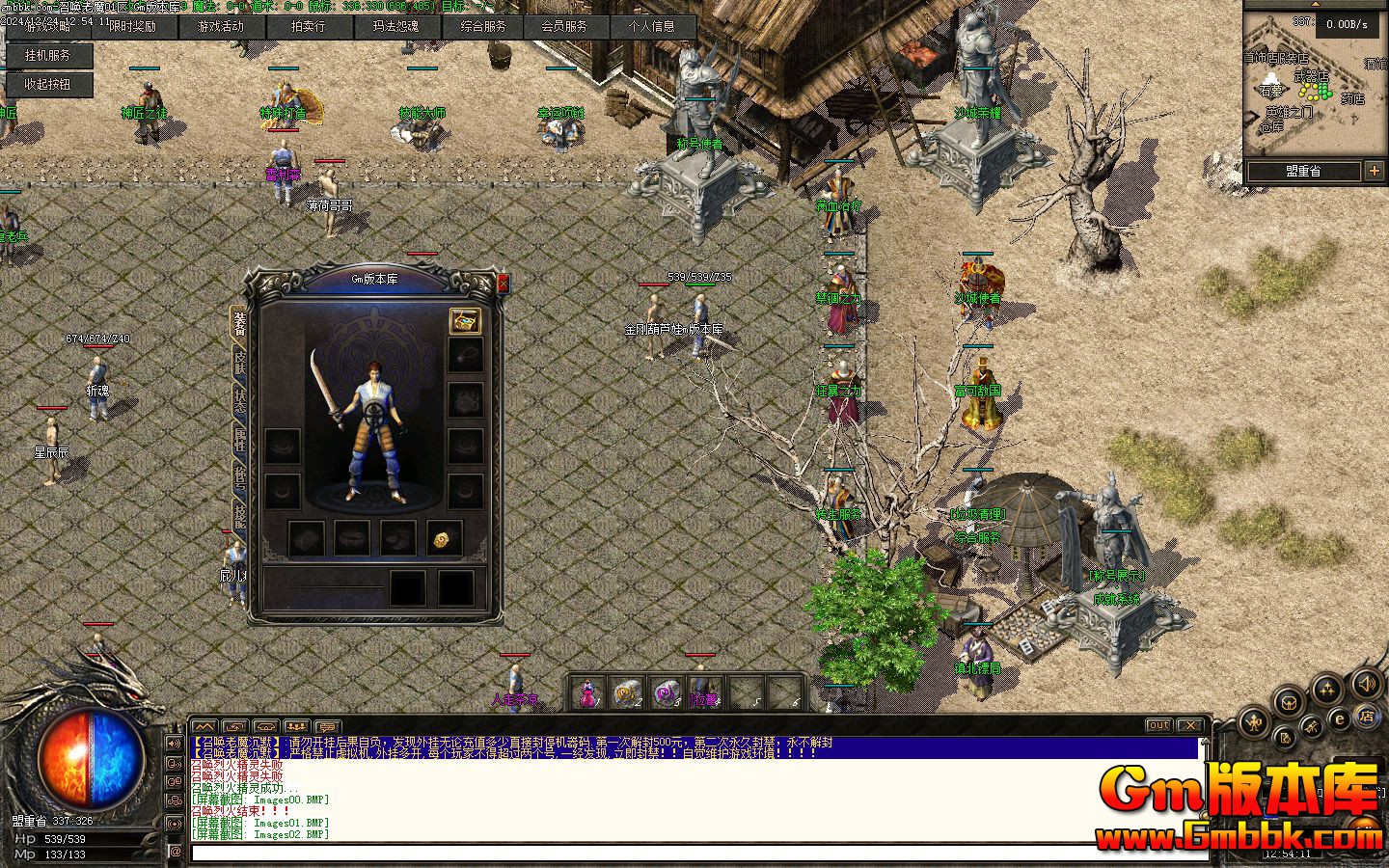Click the 挂机服务 auto-play service button
The image size is (1389, 868).
click(x=47, y=56)
